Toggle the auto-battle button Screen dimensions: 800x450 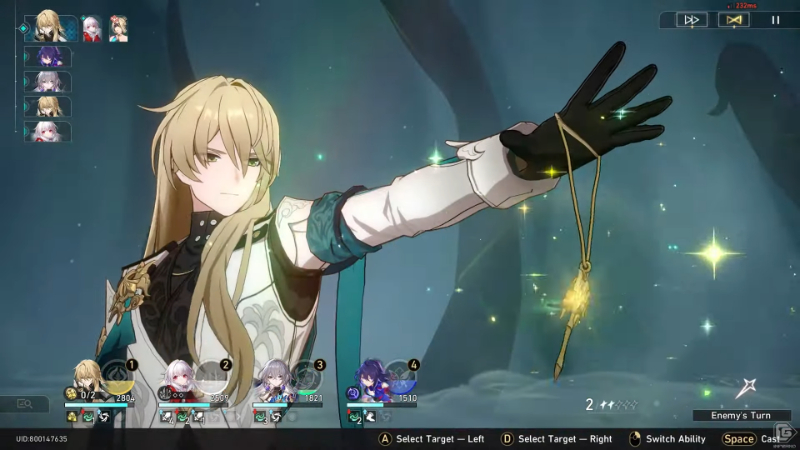733,19
